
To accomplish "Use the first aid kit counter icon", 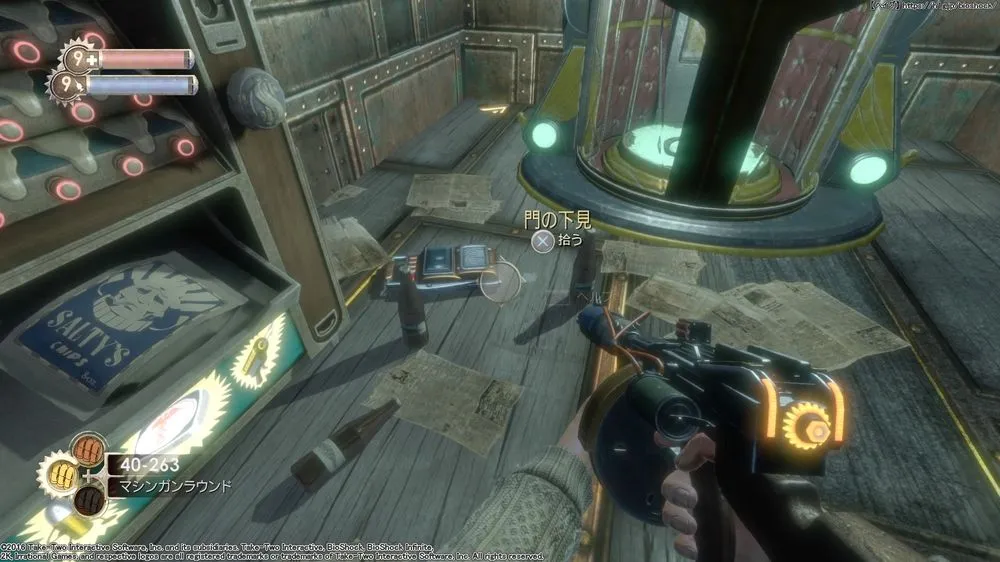I will [x=77, y=57].
